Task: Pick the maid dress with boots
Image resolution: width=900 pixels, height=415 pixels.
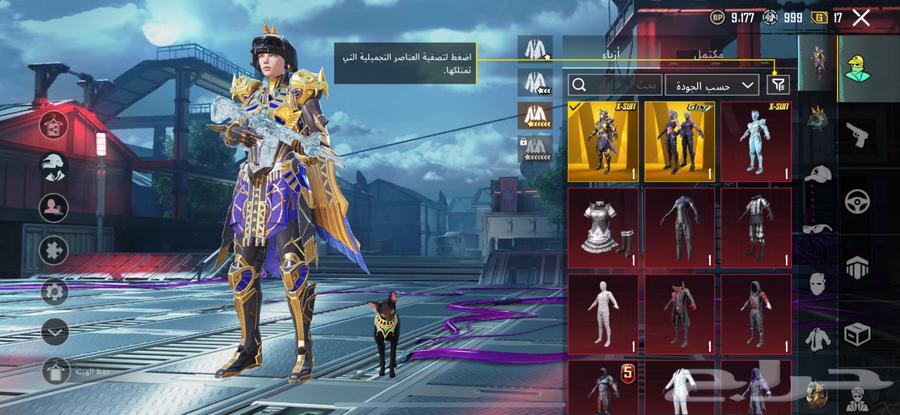Action: [603, 228]
